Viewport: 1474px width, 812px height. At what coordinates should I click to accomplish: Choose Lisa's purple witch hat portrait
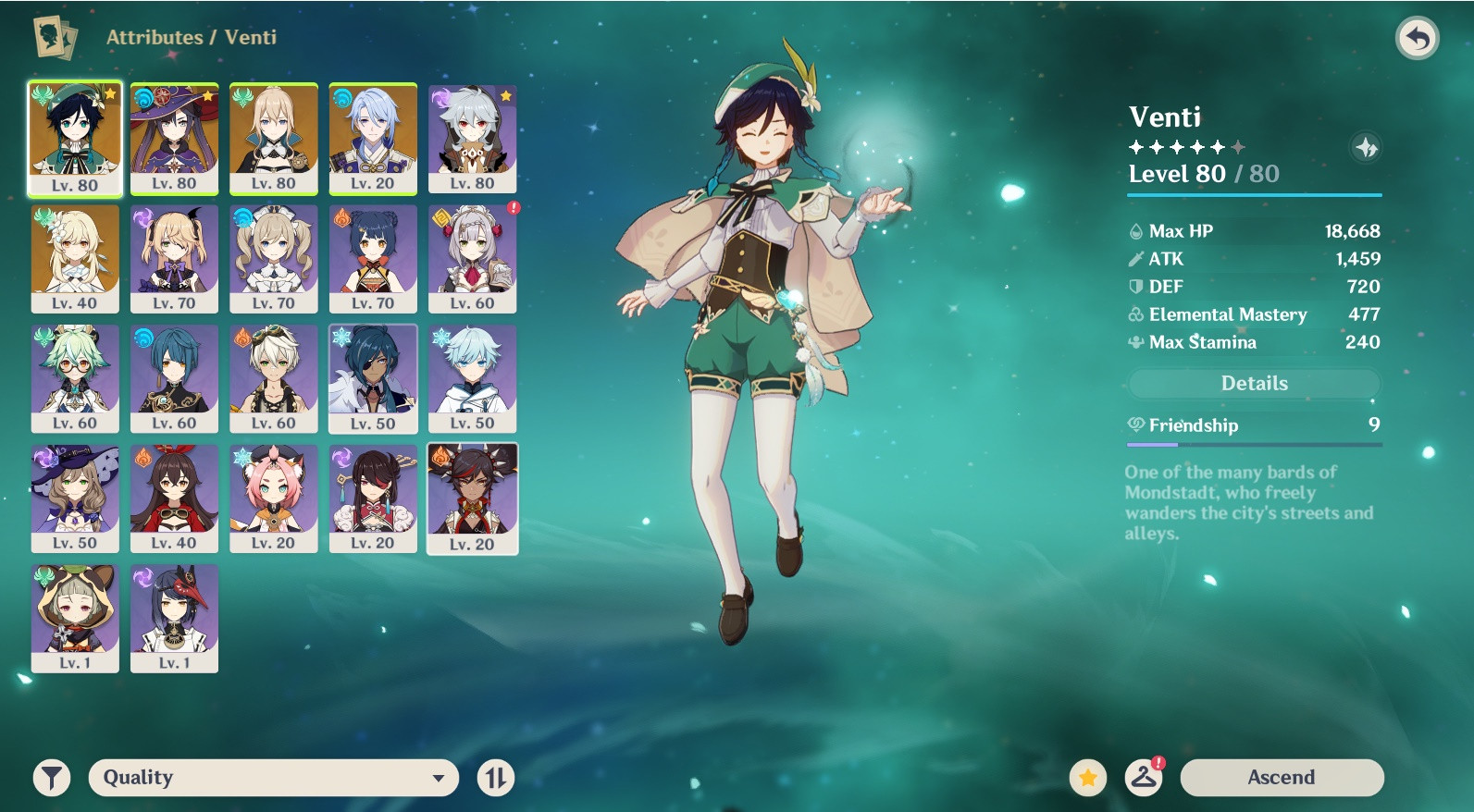(x=75, y=498)
